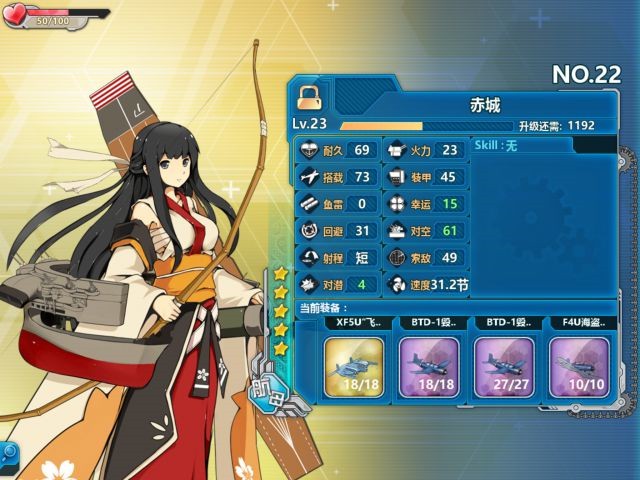Select the gold XF5U fighter equipment slot
Screen dimensions: 640x480
(x=353, y=366)
